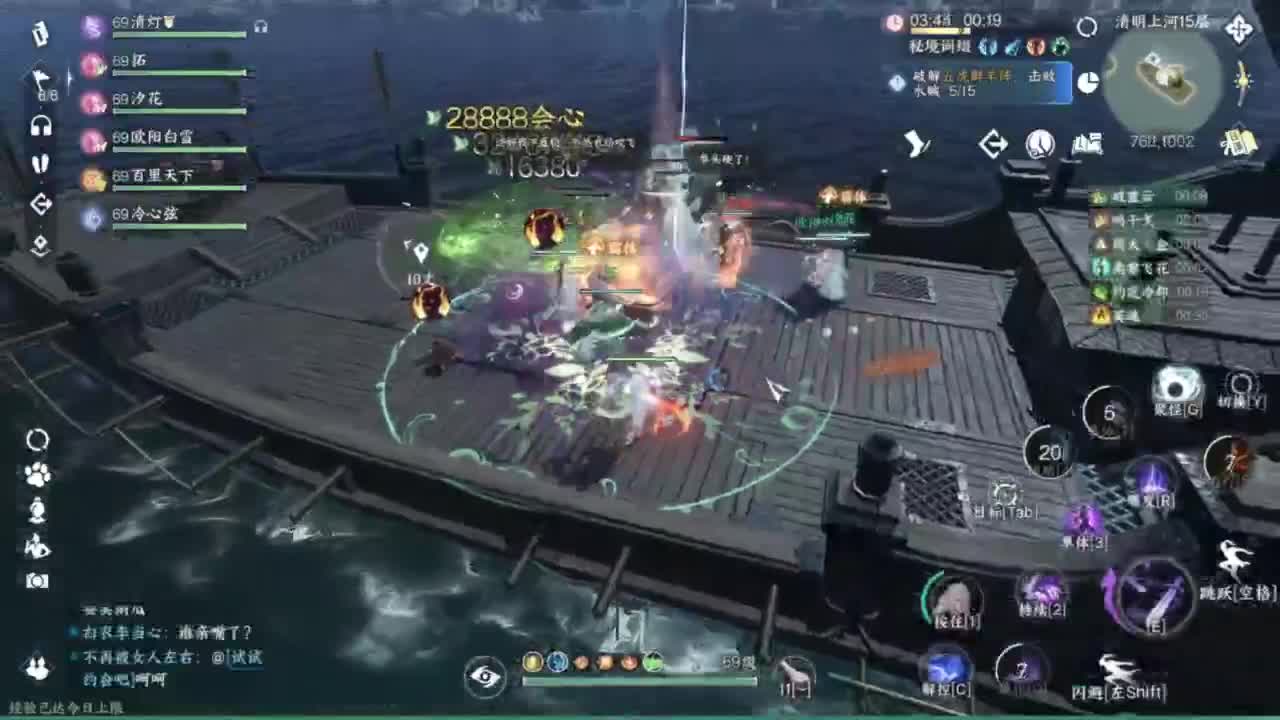Cast the 单体 [3] skill

1084,522
